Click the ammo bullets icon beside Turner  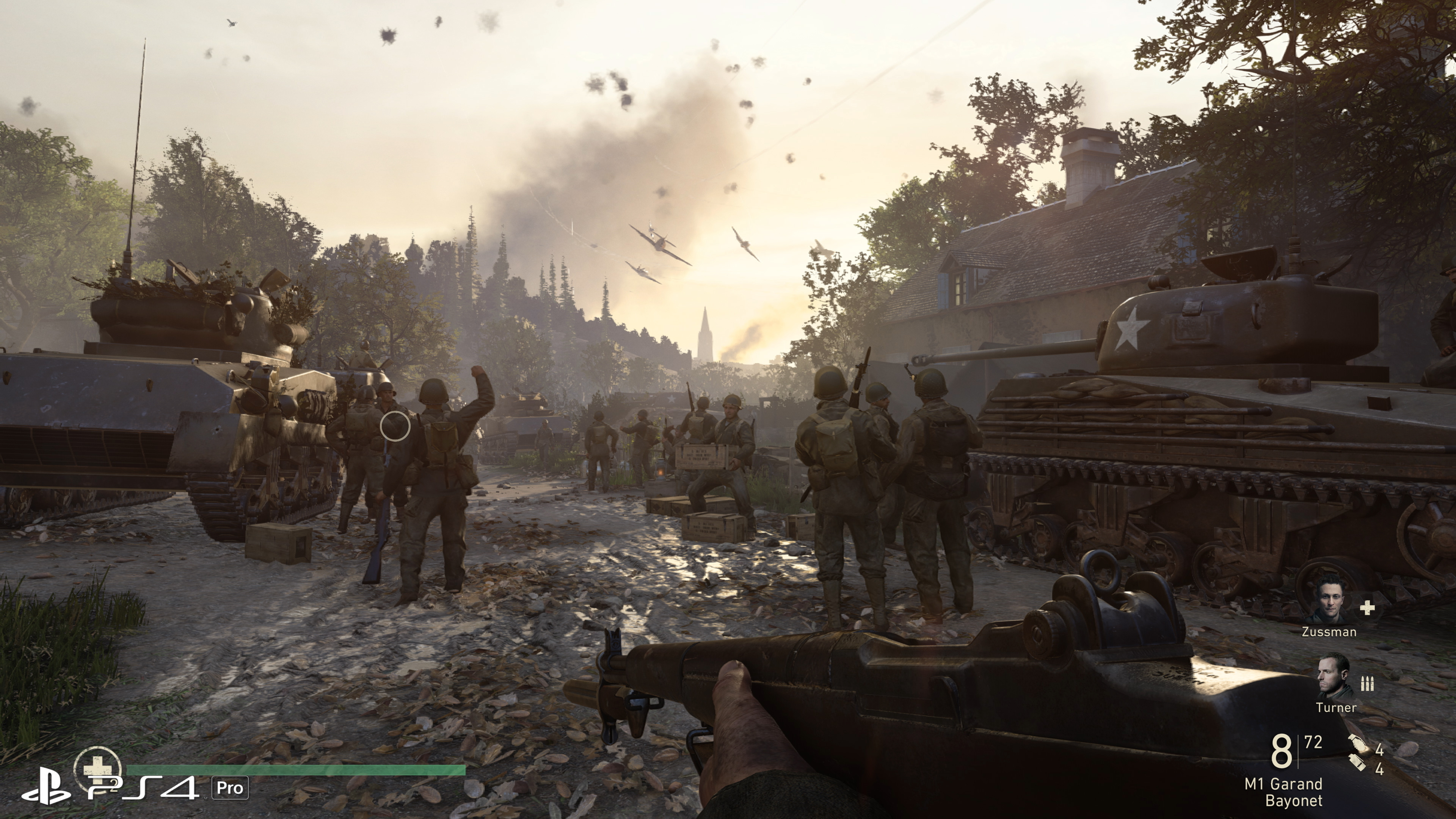(x=1367, y=684)
